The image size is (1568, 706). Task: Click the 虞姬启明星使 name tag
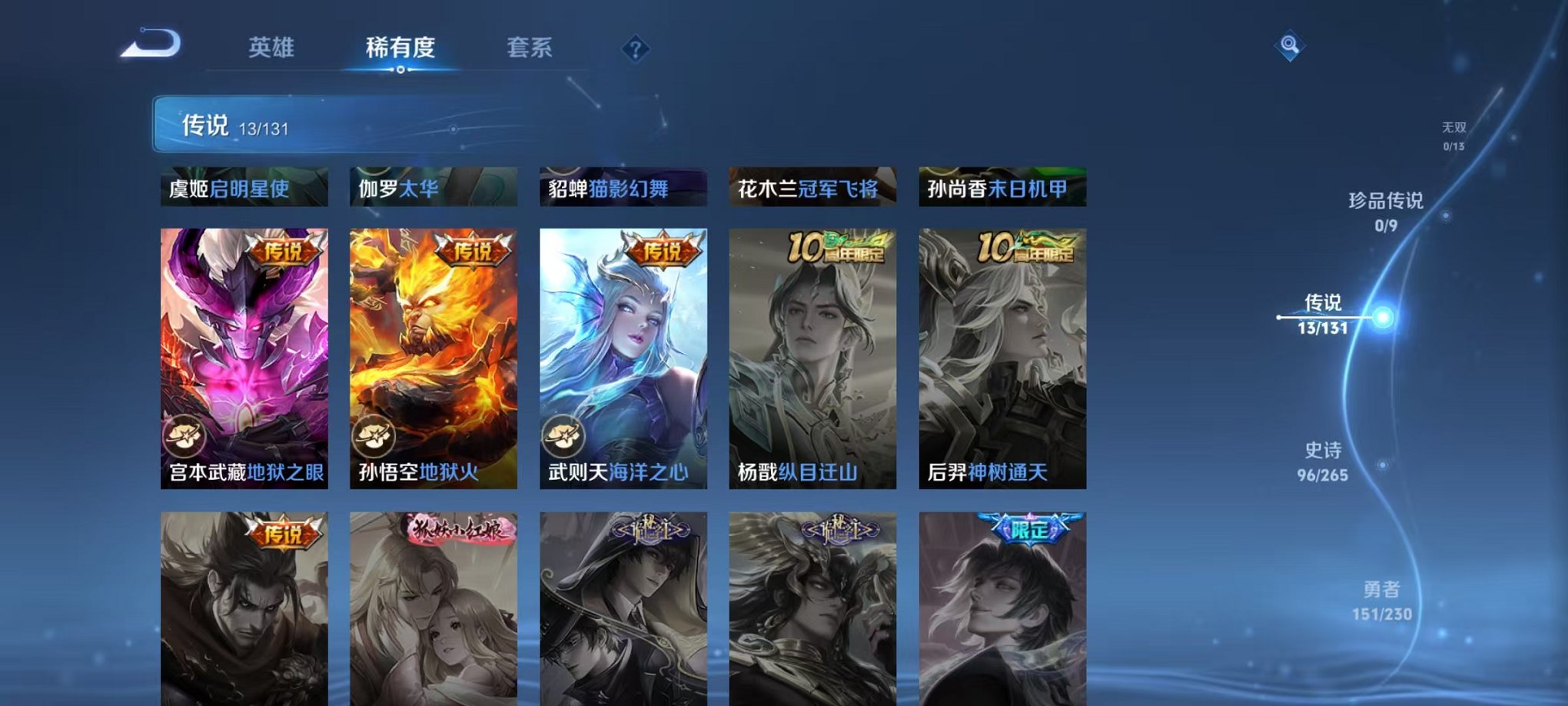coord(244,187)
